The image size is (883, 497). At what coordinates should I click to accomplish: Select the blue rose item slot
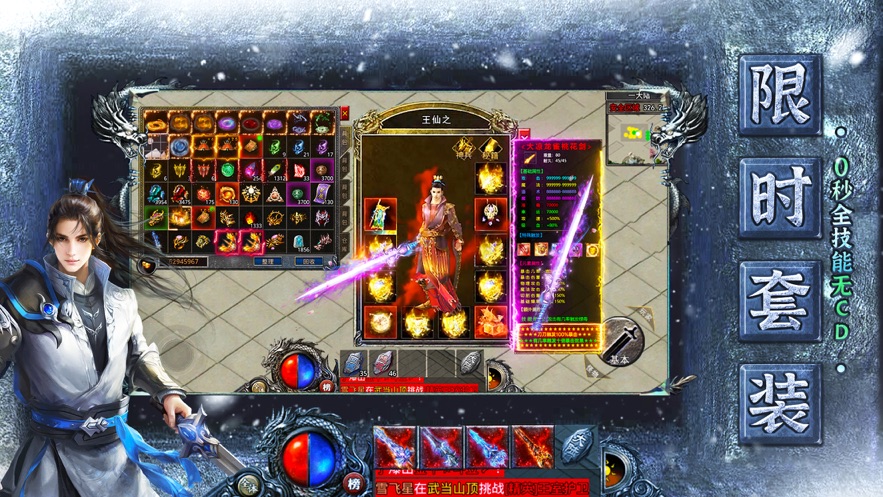pyautogui.click(x=179, y=147)
